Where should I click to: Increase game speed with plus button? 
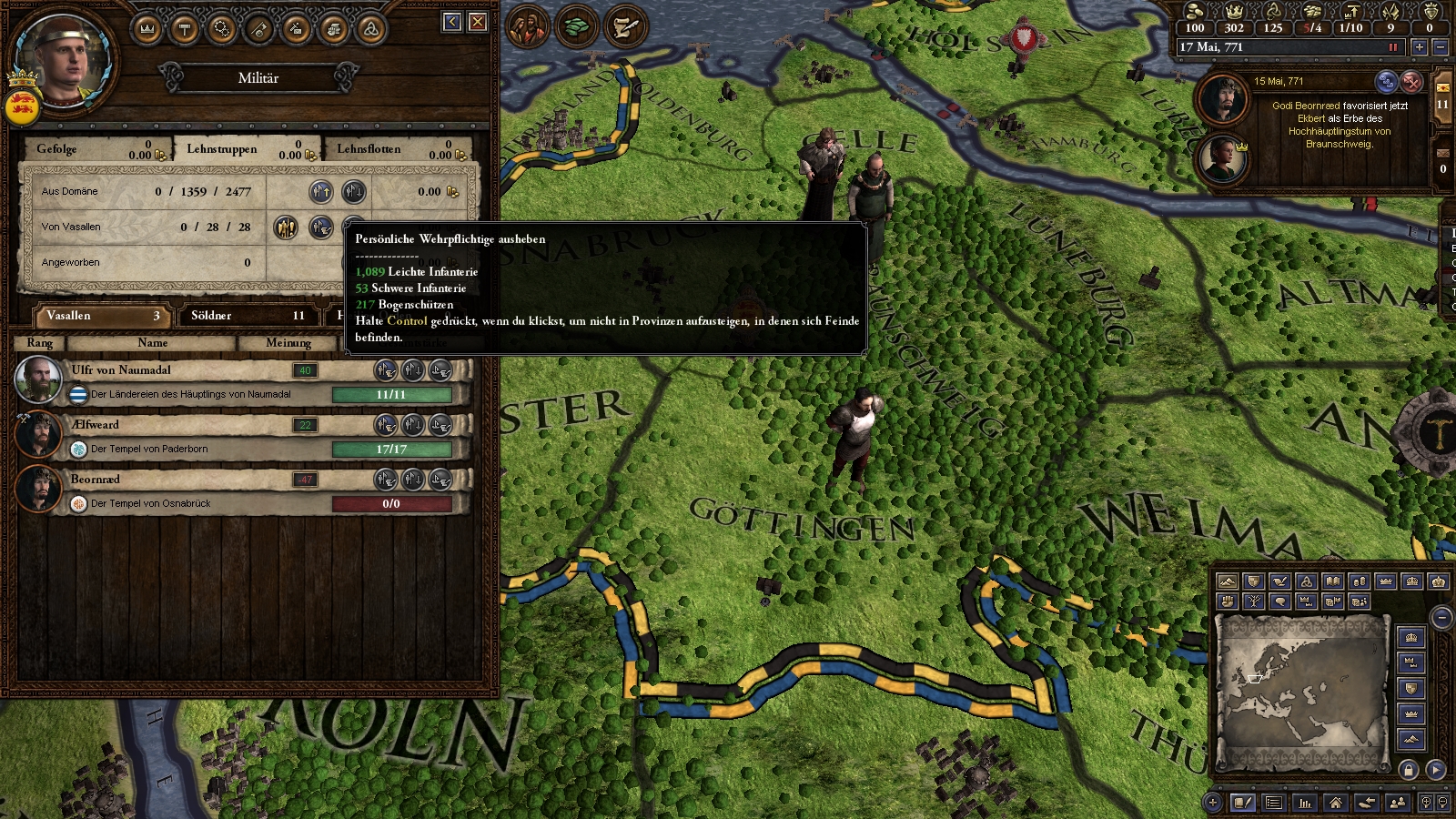[x=1419, y=47]
